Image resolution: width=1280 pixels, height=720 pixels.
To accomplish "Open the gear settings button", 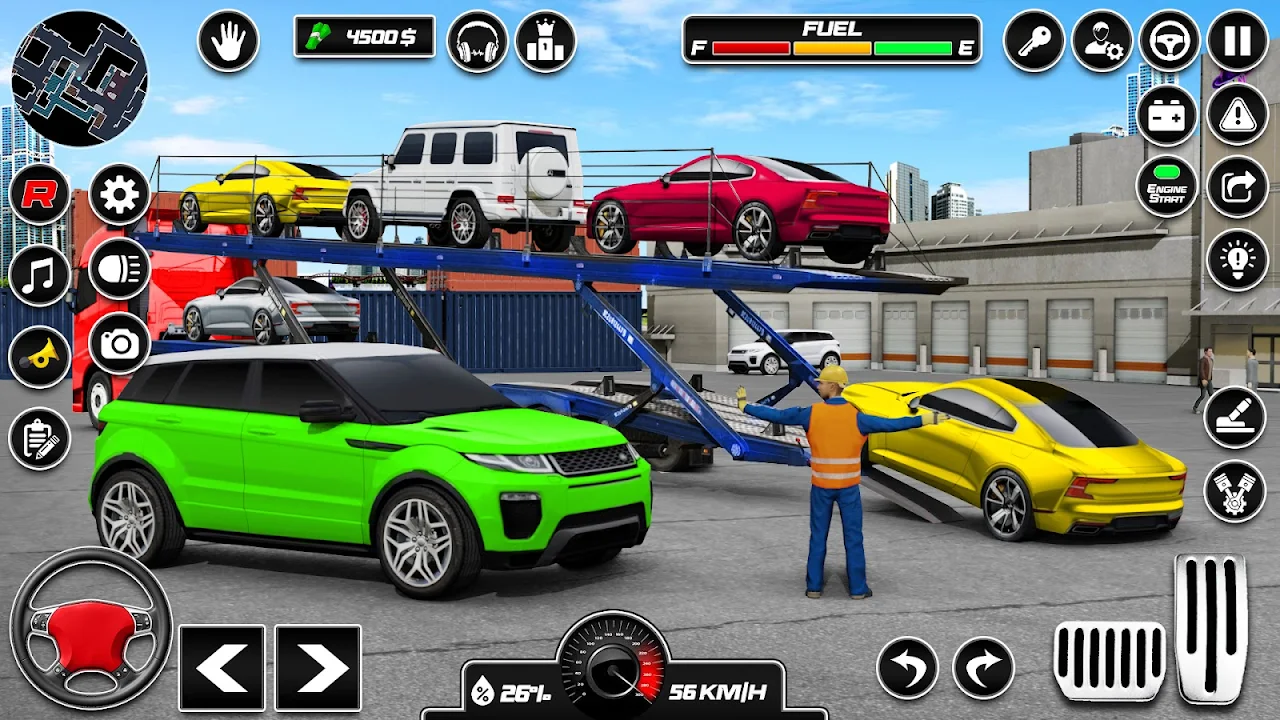I will tap(119, 194).
